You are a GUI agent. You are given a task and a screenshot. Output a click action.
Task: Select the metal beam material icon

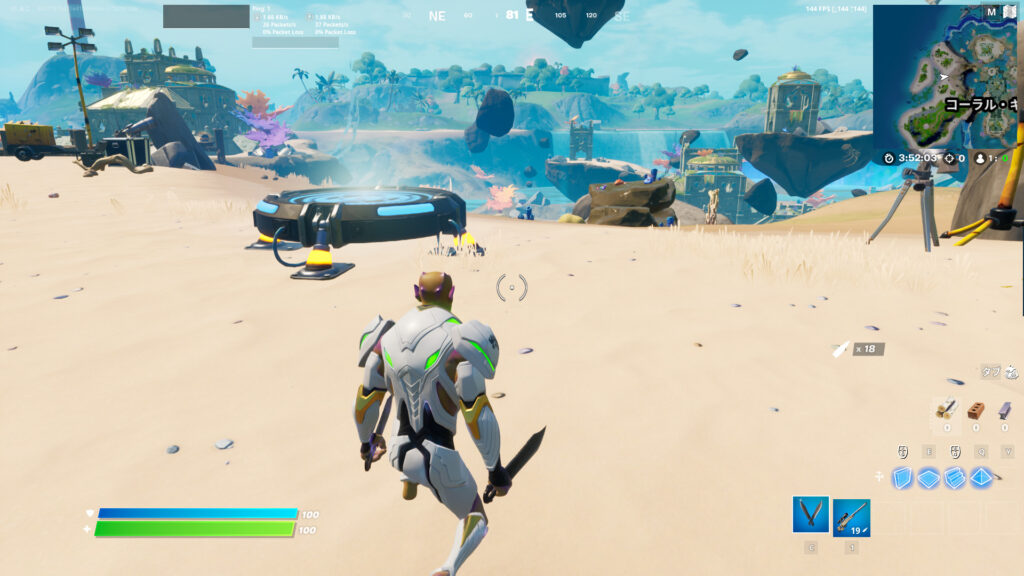click(x=1004, y=409)
